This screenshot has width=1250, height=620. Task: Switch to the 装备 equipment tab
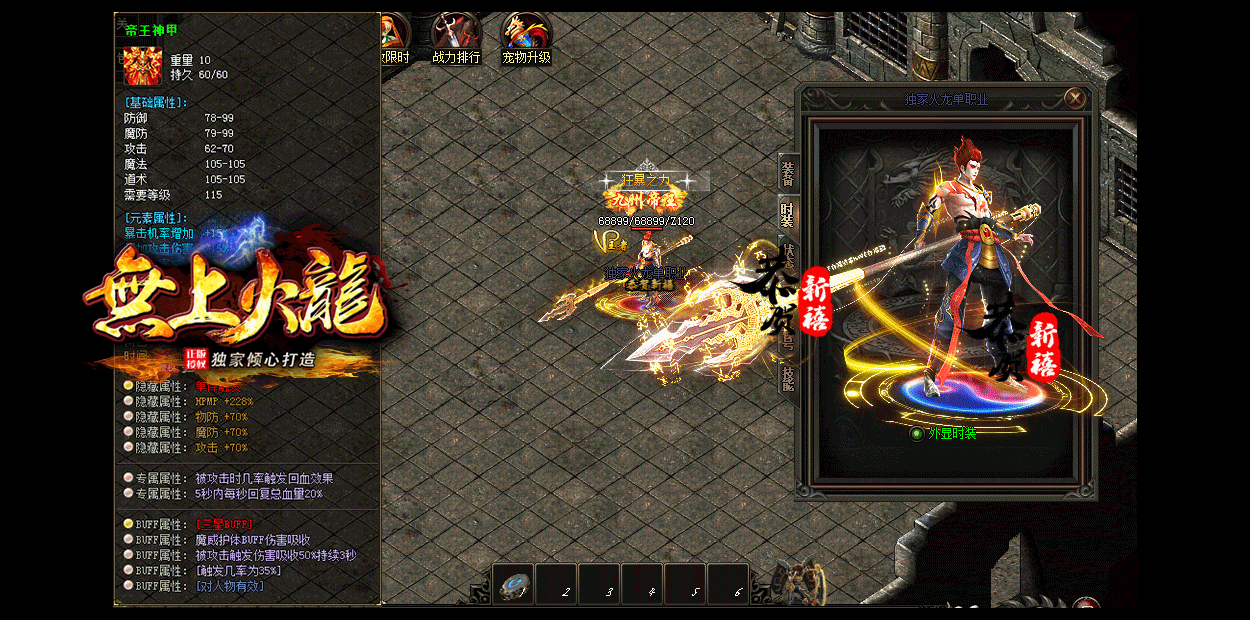point(788,173)
